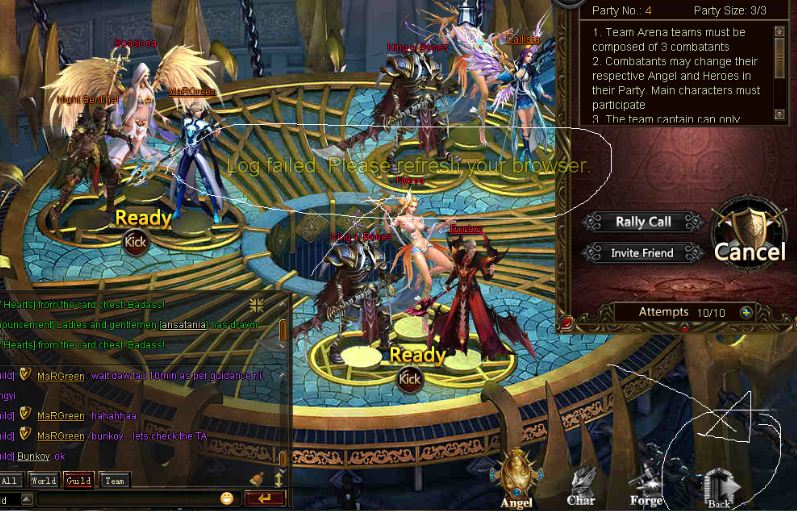Screen dimensions: 797x511
Task: Add more arena attempts with plus icon
Action: [x=745, y=312]
